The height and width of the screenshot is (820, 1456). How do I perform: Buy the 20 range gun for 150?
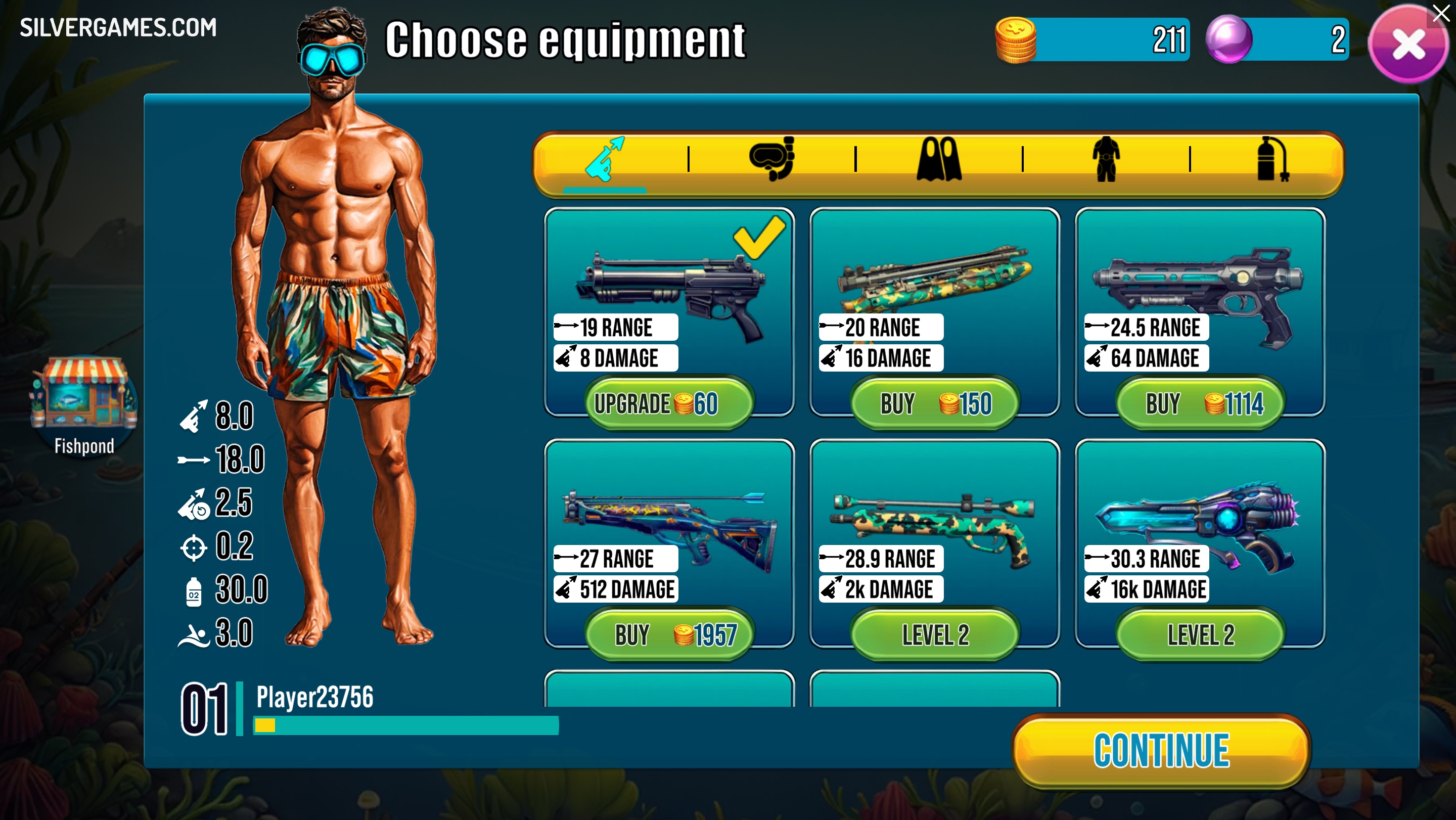click(935, 404)
